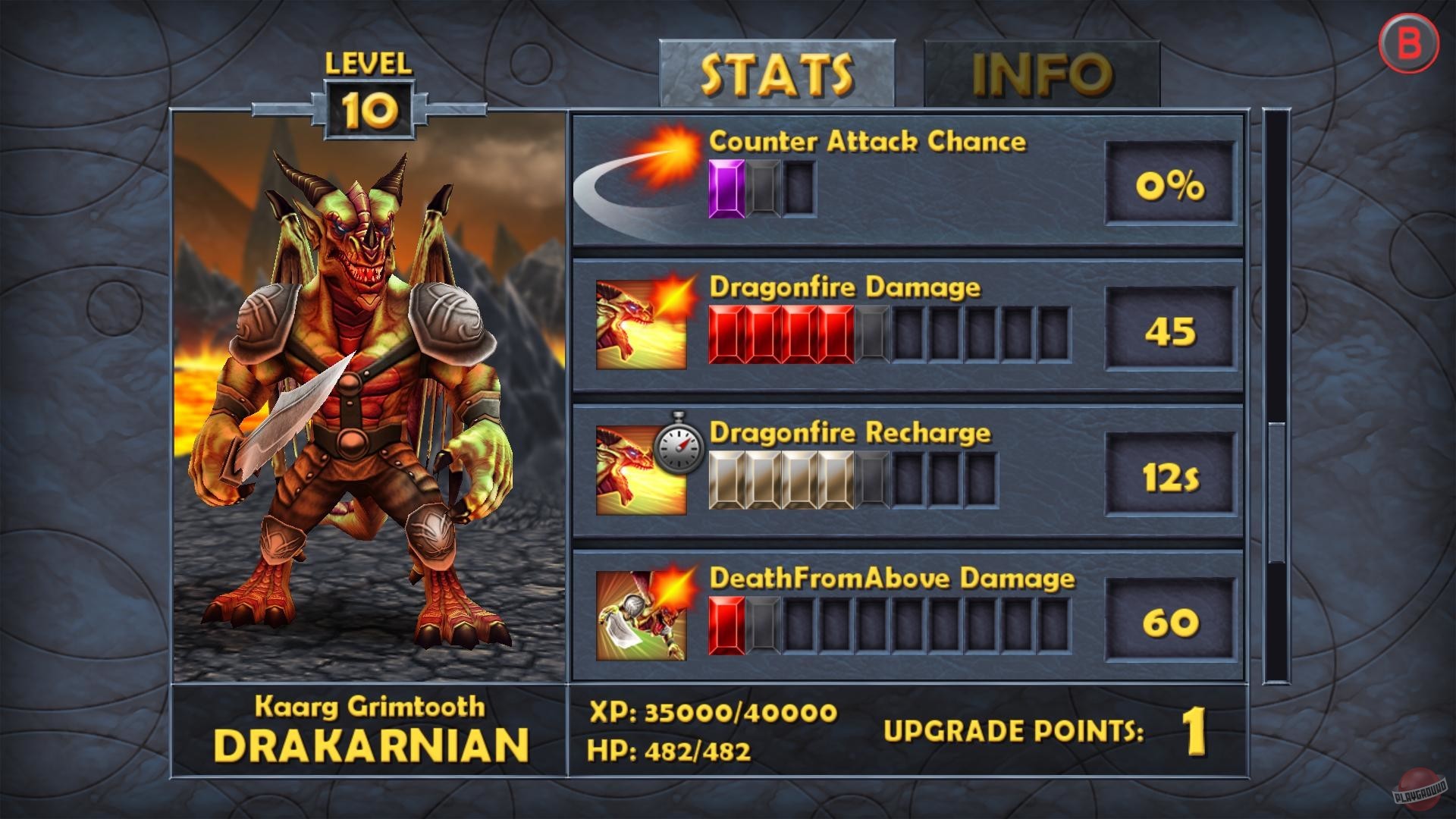The height and width of the screenshot is (819, 1456).
Task: Click the Dragonfire Damage dragon icon
Action: click(x=643, y=325)
